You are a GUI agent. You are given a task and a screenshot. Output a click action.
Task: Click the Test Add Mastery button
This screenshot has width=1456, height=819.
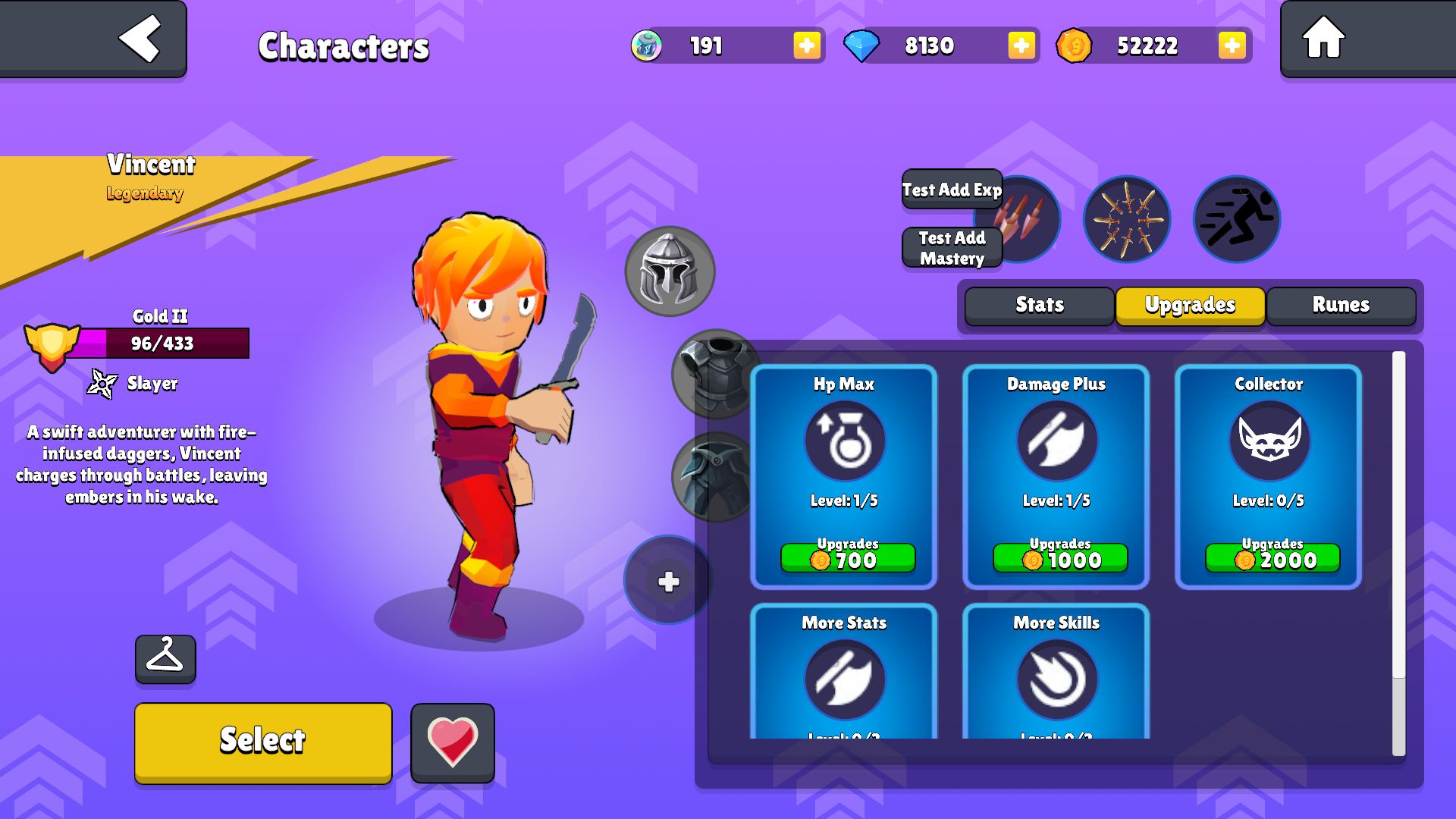click(952, 248)
